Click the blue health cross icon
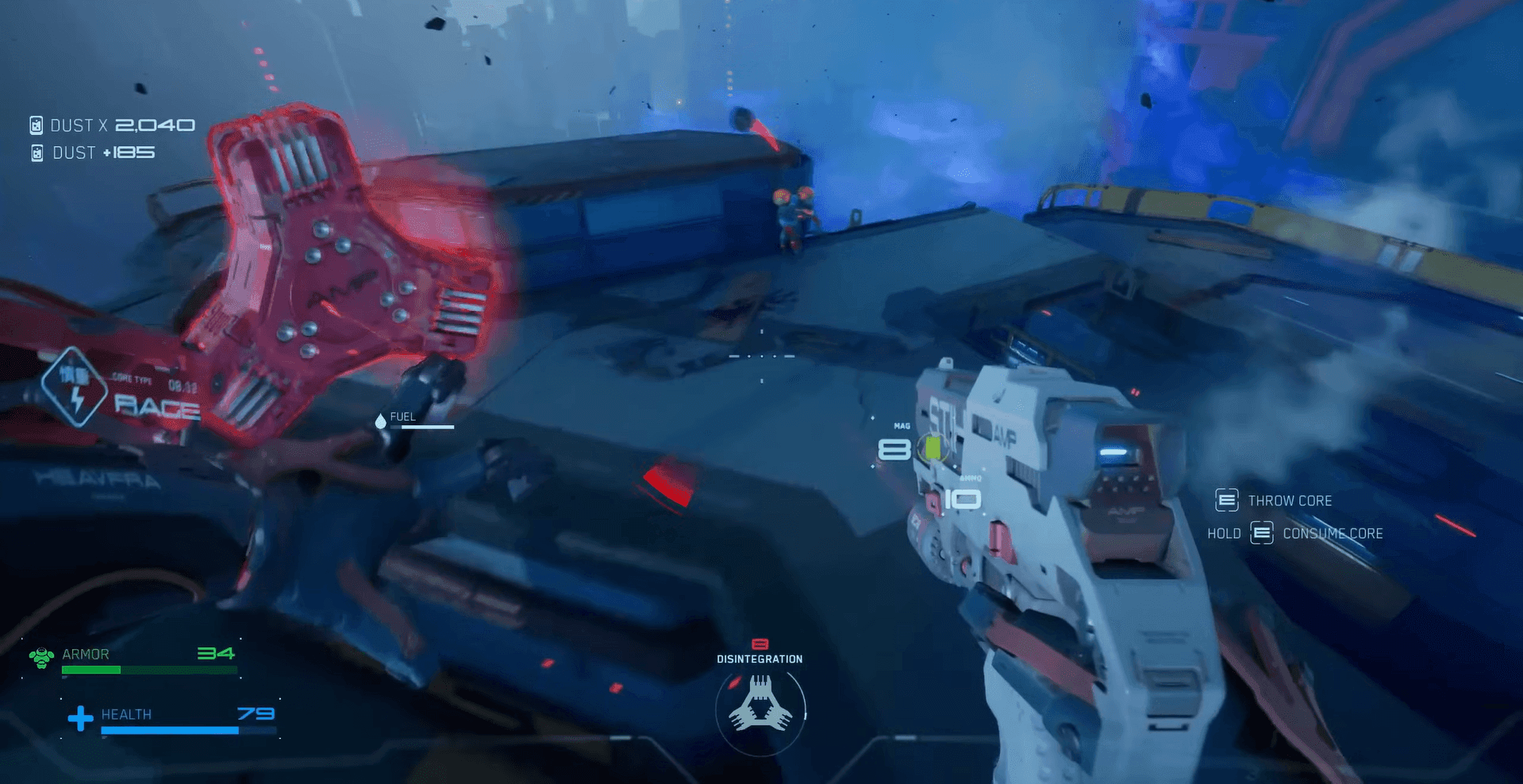 click(x=80, y=718)
